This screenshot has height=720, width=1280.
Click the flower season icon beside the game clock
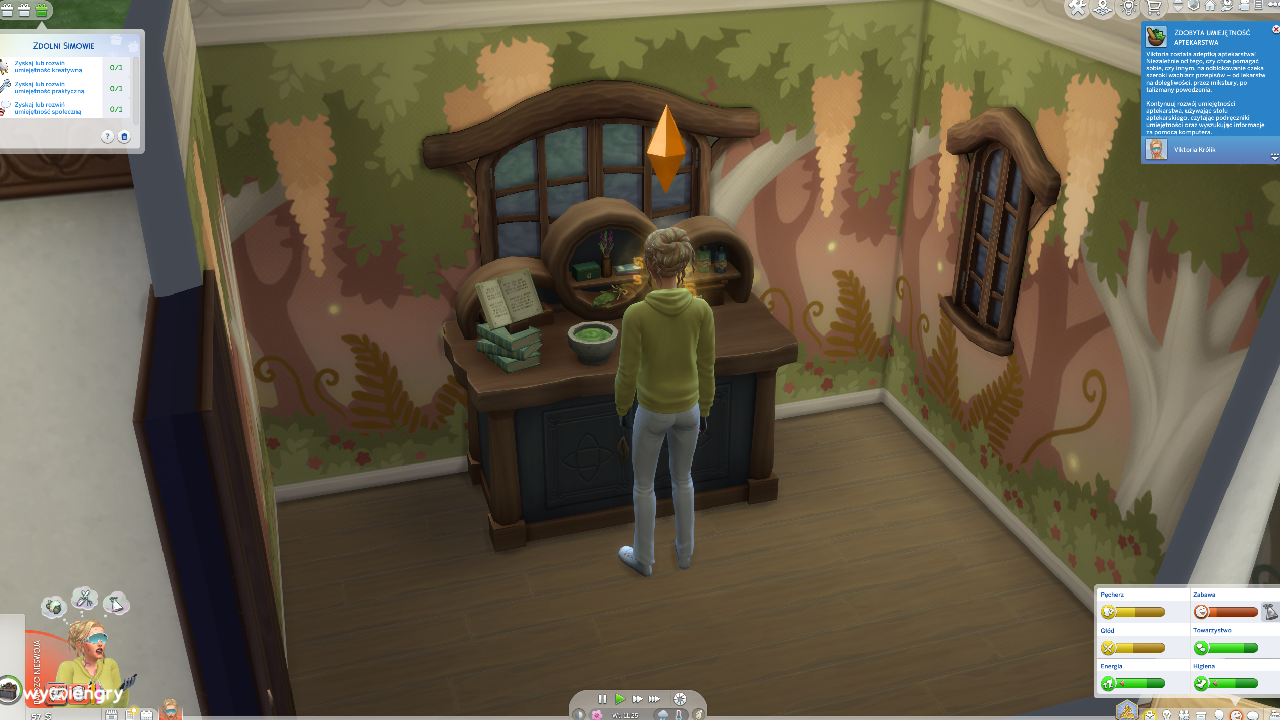tap(596, 714)
